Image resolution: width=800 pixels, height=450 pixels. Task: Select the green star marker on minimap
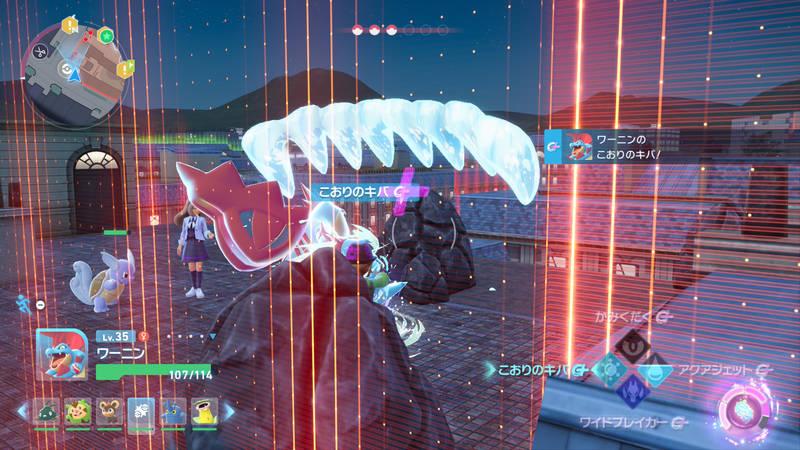[x=106, y=36]
